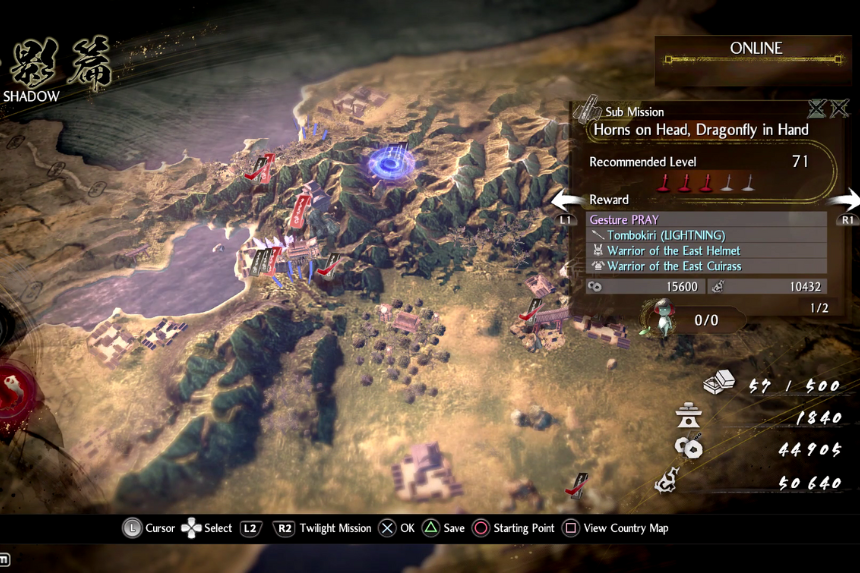The height and width of the screenshot is (573, 860).
Task: Choose the Warrior of the East Helmet reward
Action: click(x=706, y=250)
